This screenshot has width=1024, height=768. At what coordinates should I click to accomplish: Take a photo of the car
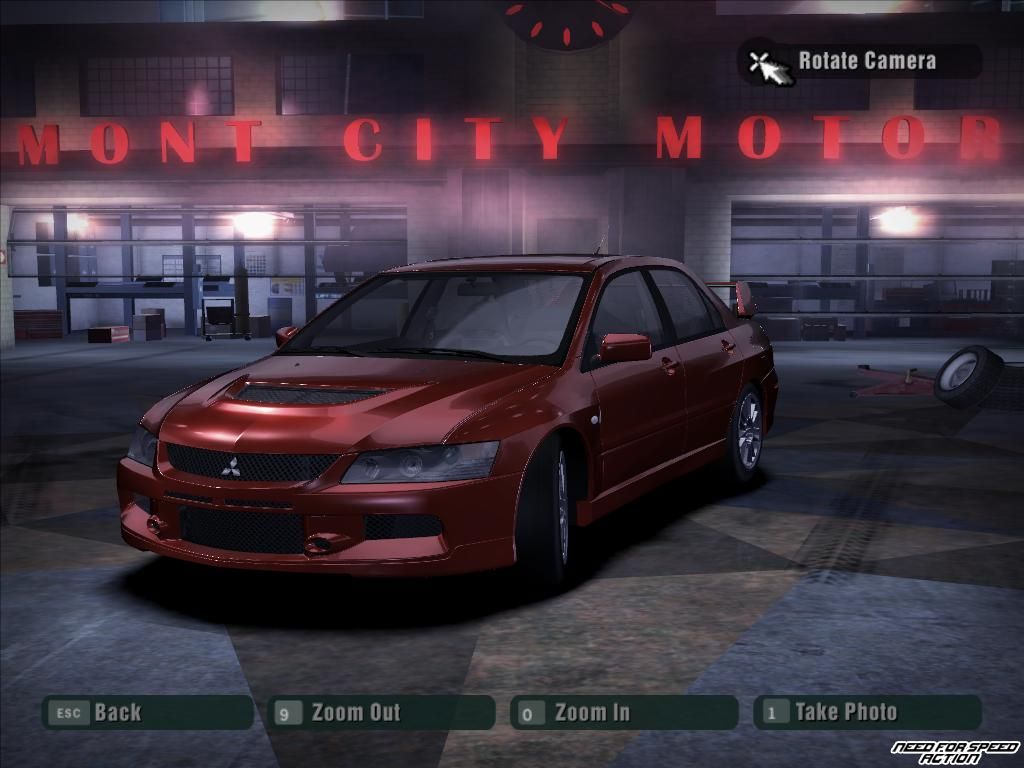point(867,713)
